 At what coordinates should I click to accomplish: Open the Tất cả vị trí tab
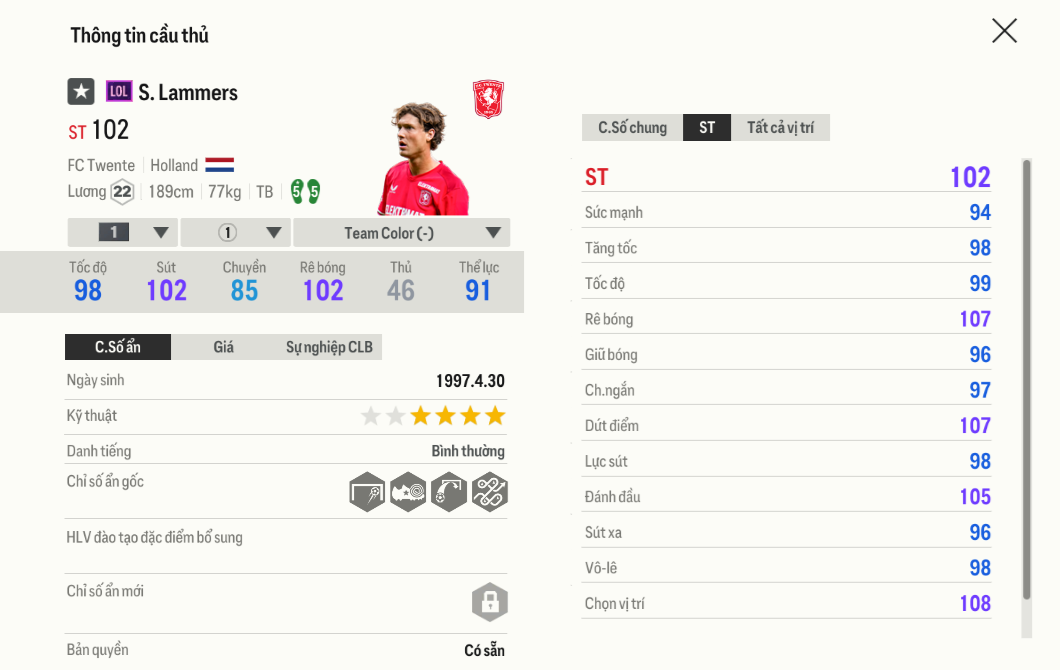780,128
